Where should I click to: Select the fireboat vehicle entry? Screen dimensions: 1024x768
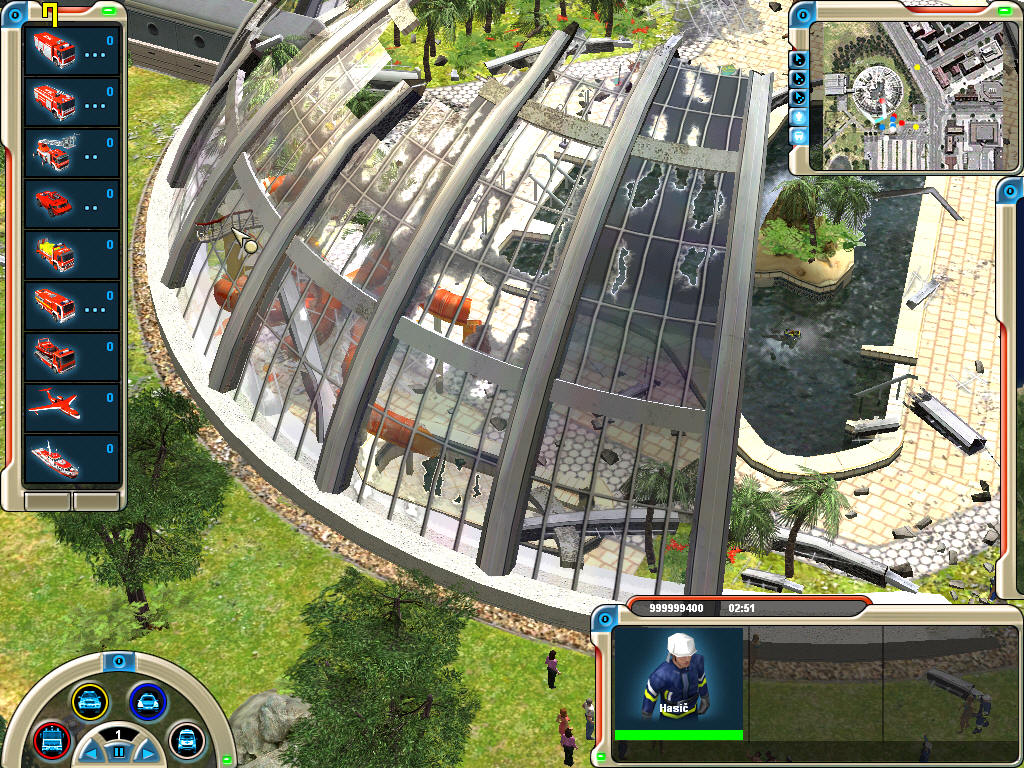click(54, 456)
